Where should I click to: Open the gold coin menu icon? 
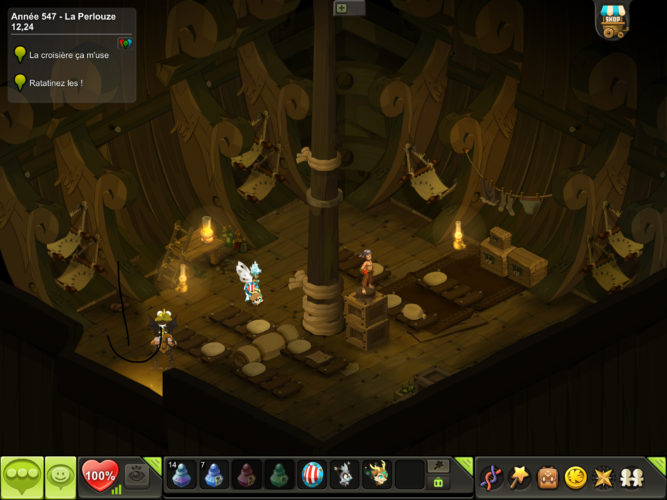tap(575, 476)
